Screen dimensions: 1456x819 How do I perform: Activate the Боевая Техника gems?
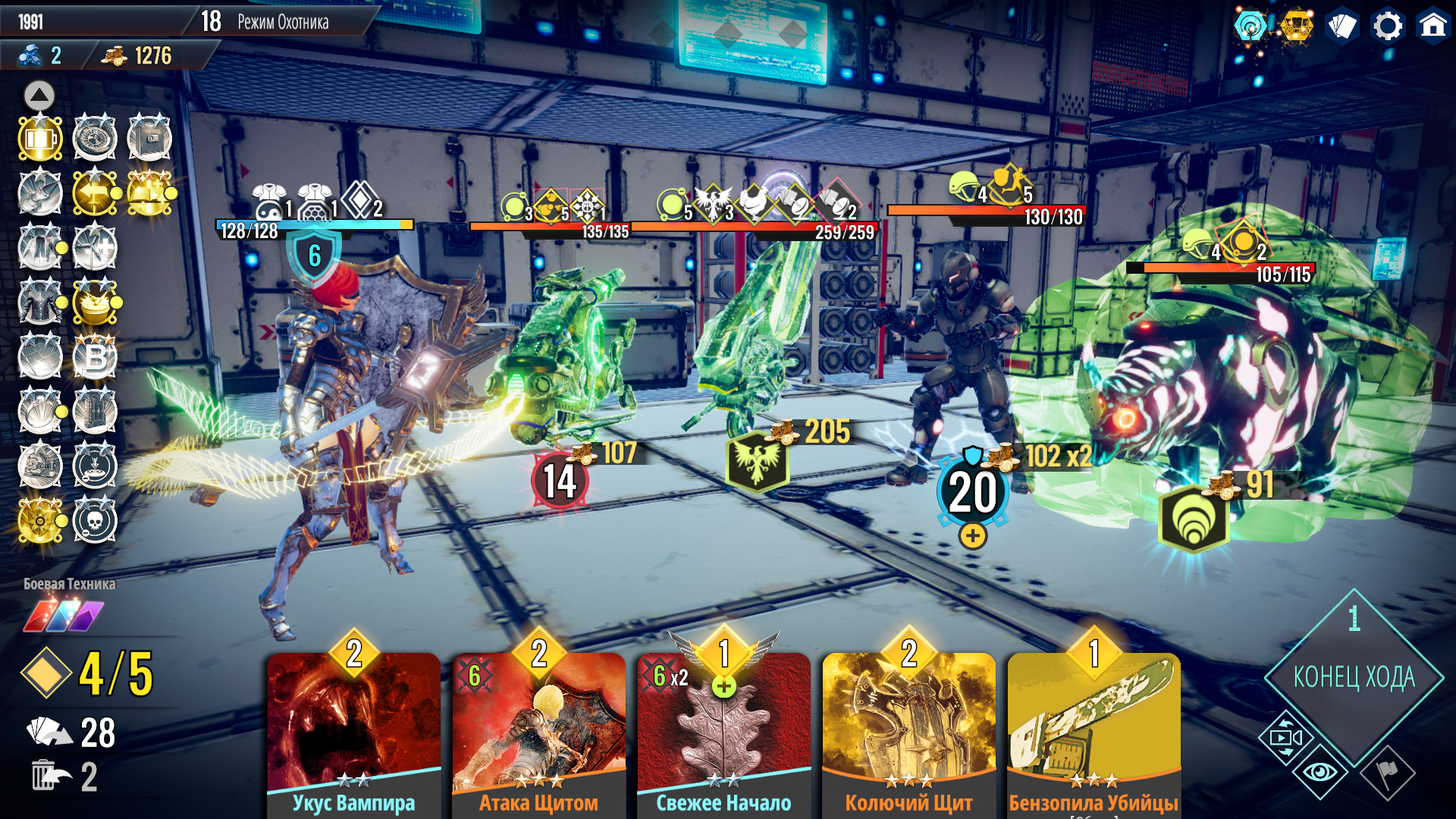click(64, 615)
